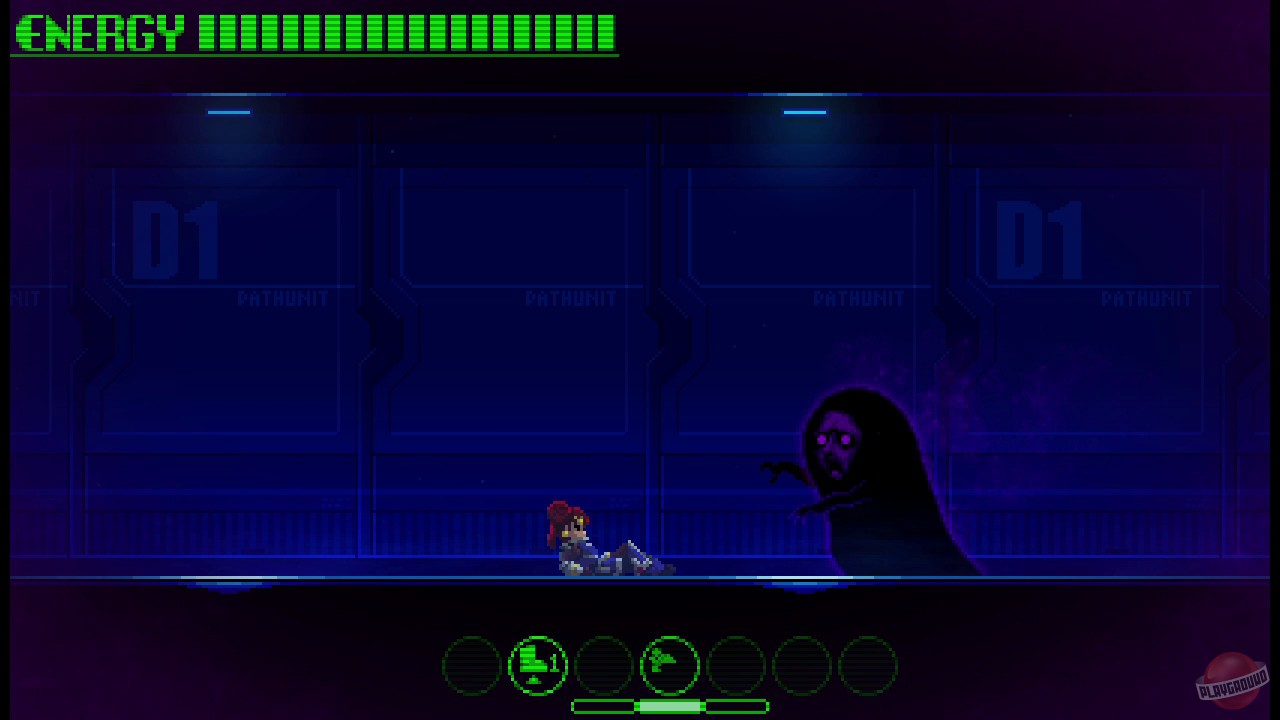Click the left blue ceiling light
This screenshot has height=720, width=1280.
coord(228,113)
